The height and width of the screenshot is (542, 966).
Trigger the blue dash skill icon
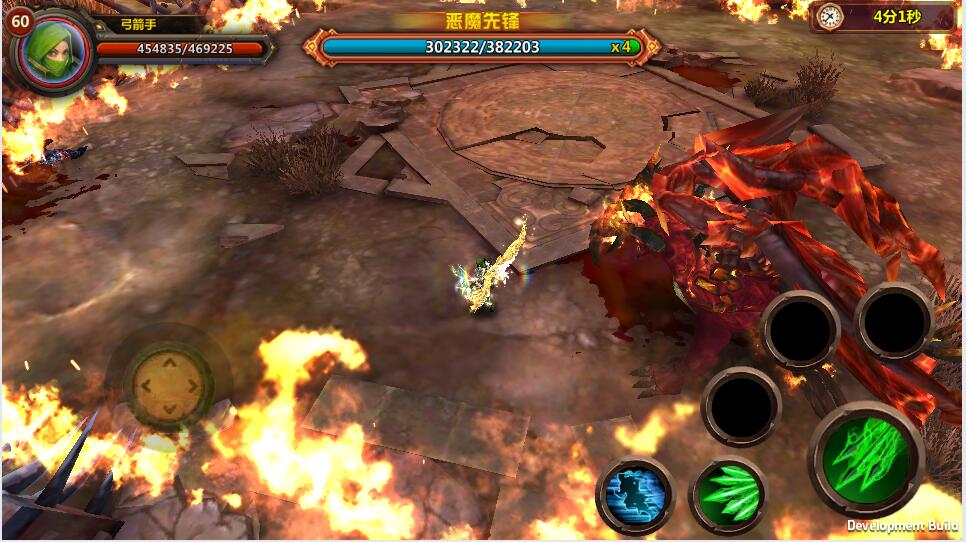(x=635, y=494)
